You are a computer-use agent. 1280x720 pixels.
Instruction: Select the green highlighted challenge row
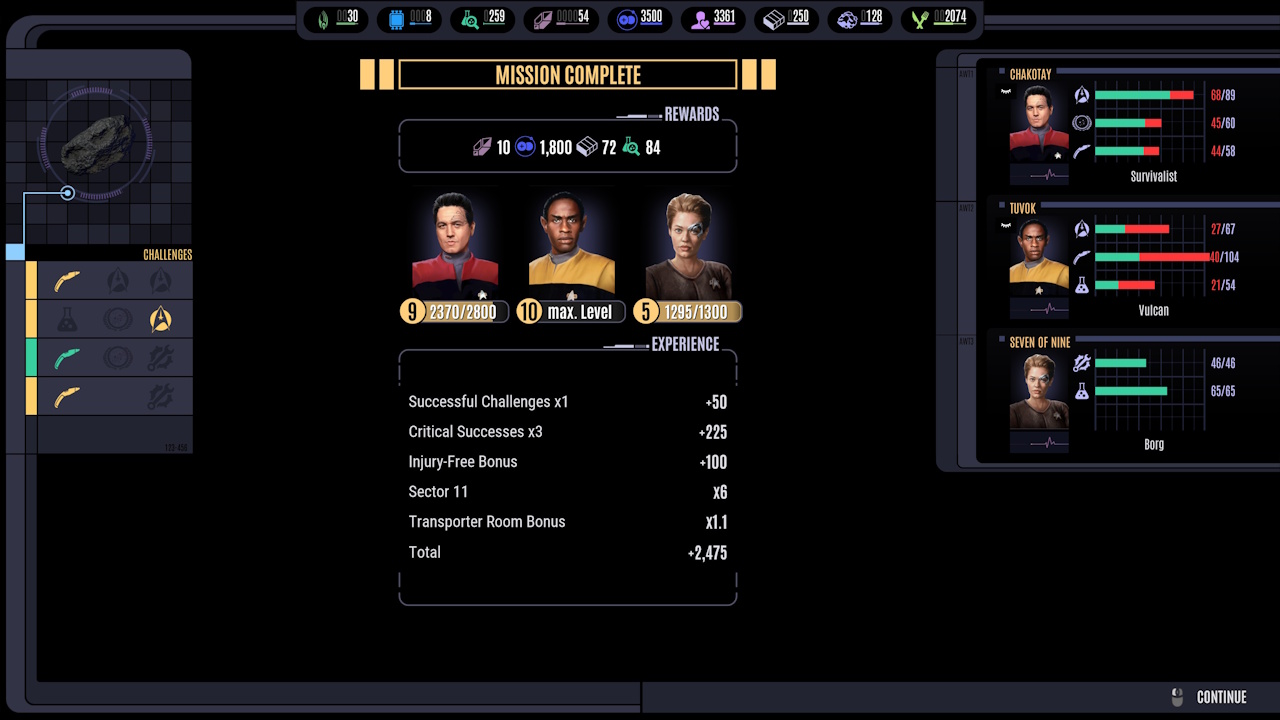click(x=108, y=357)
